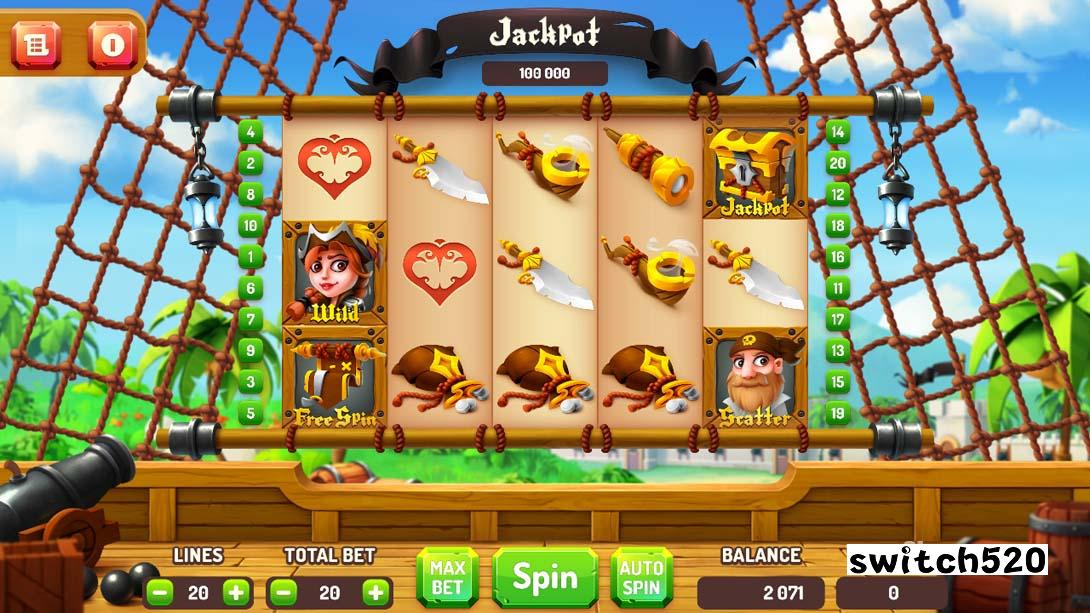
Task: Select payline marker number 4
Action: [x=249, y=132]
